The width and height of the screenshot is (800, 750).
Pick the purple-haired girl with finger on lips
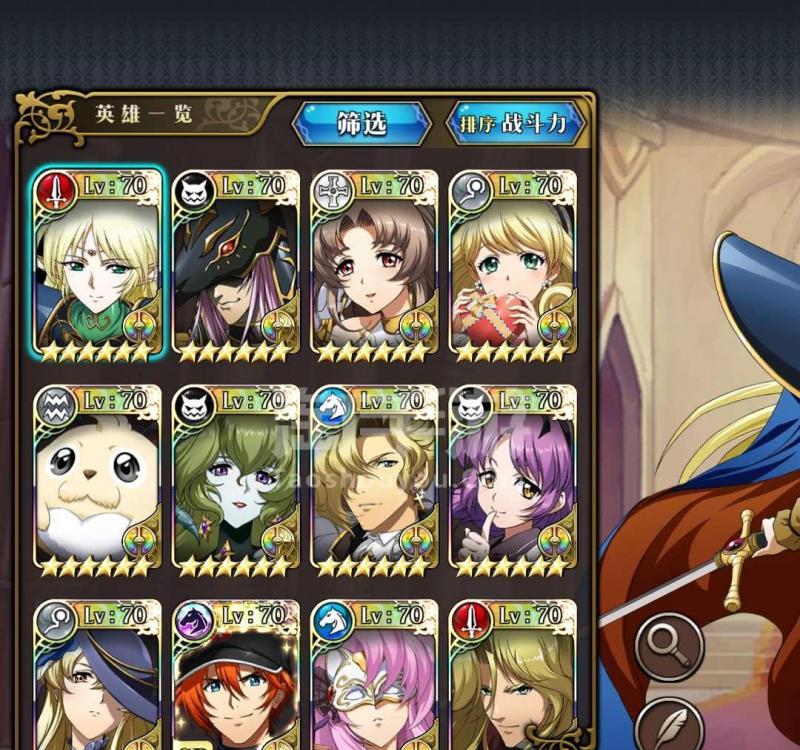click(x=513, y=482)
